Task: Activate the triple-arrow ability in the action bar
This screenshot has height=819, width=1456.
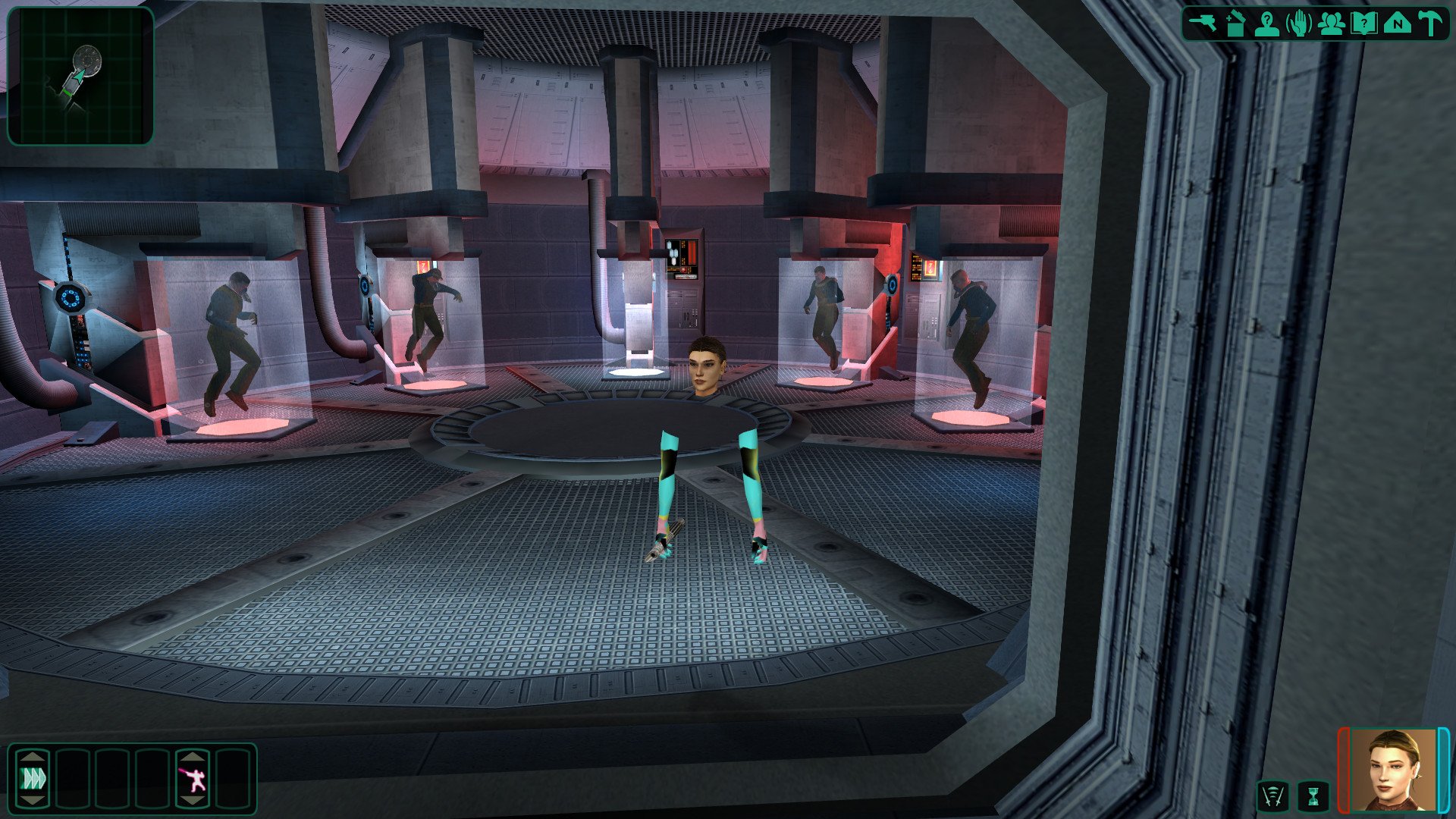Action: coord(33,778)
